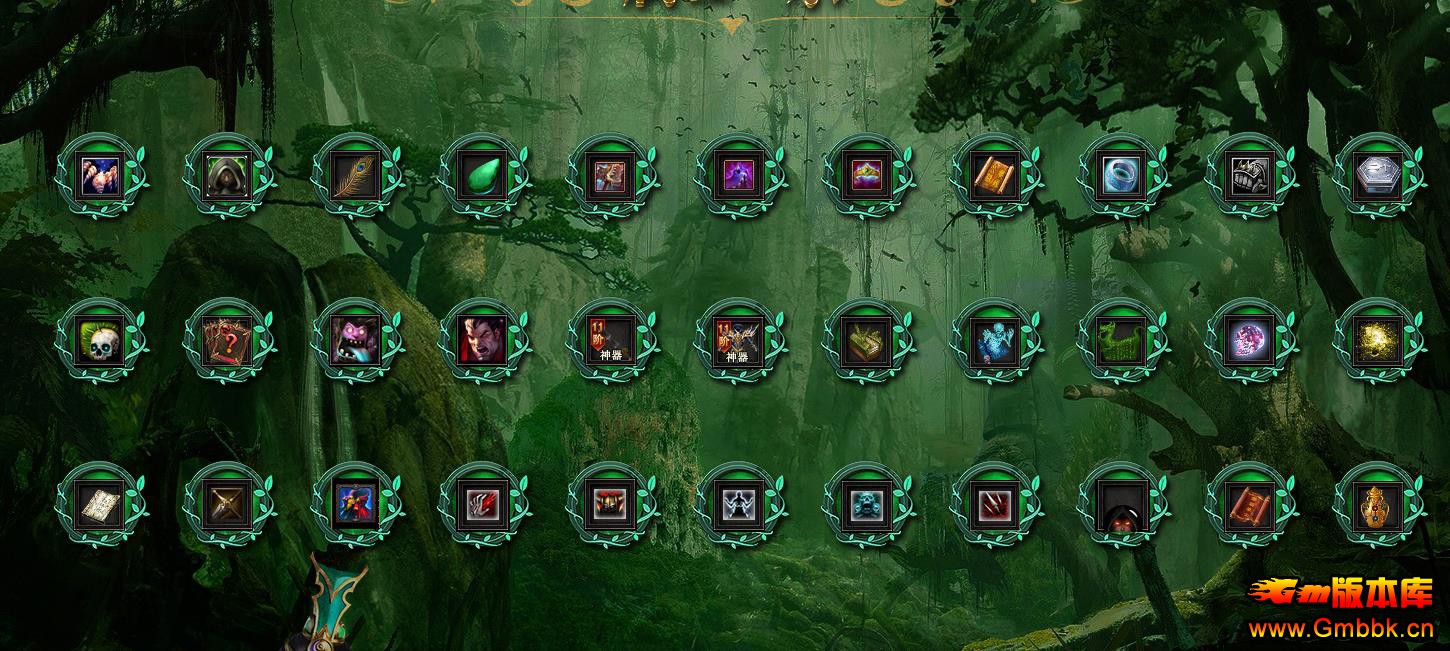
Task: Choose the blue stone skull face icon
Action: coord(867,505)
